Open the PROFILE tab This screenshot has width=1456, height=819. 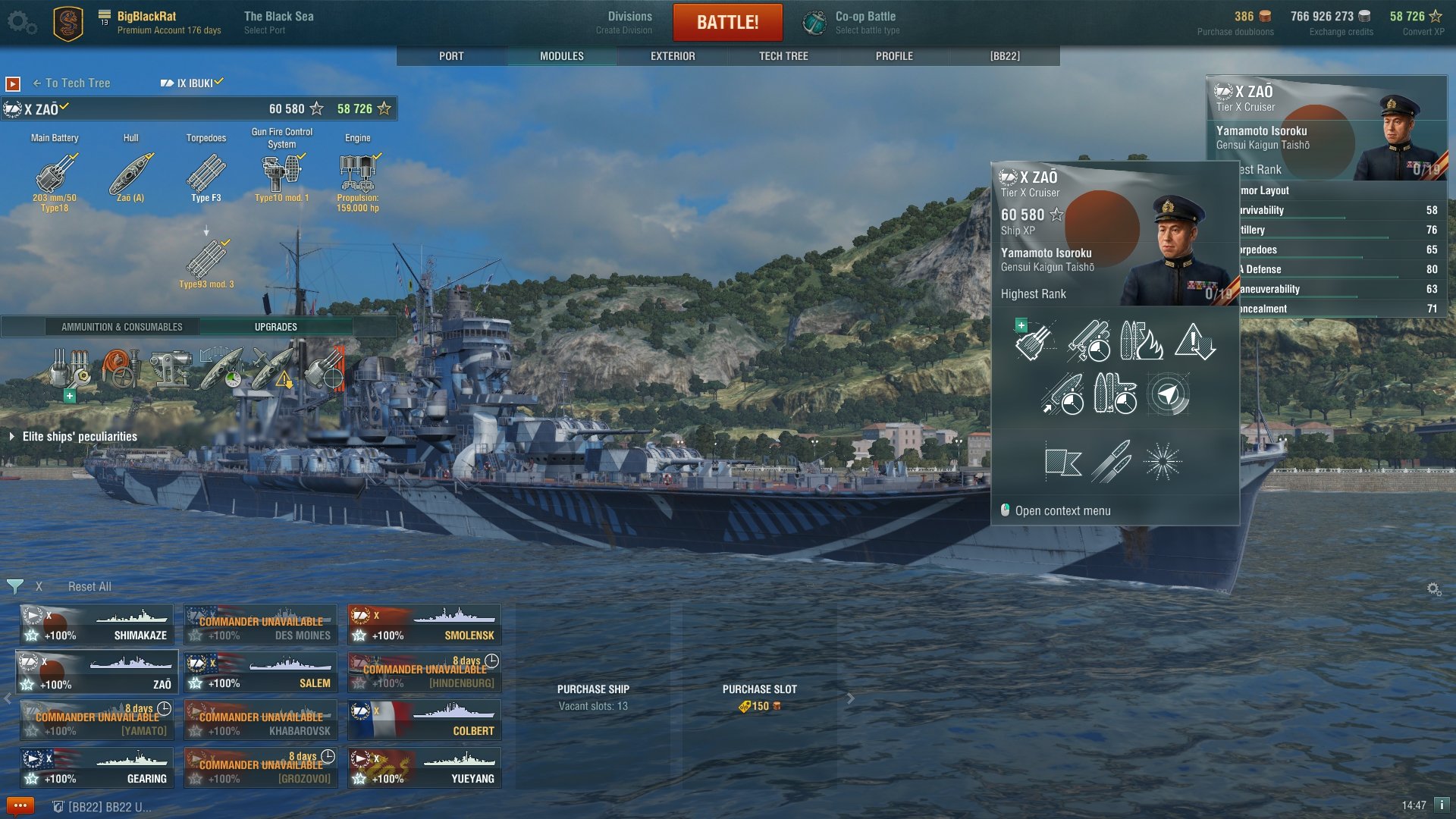[894, 56]
